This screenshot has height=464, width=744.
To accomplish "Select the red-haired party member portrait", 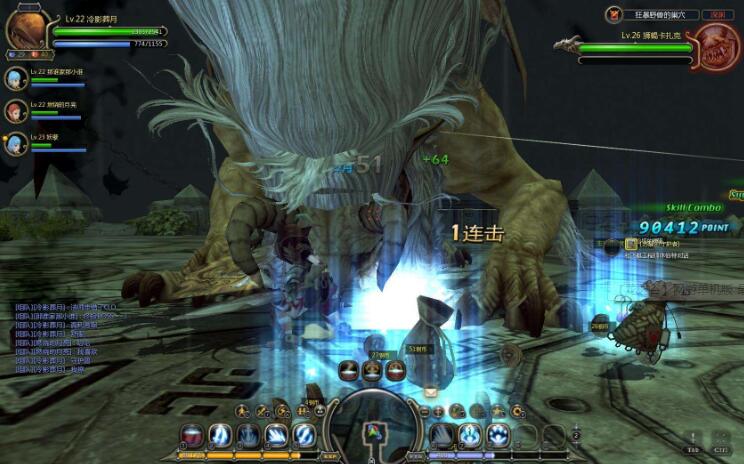I will tap(15, 109).
